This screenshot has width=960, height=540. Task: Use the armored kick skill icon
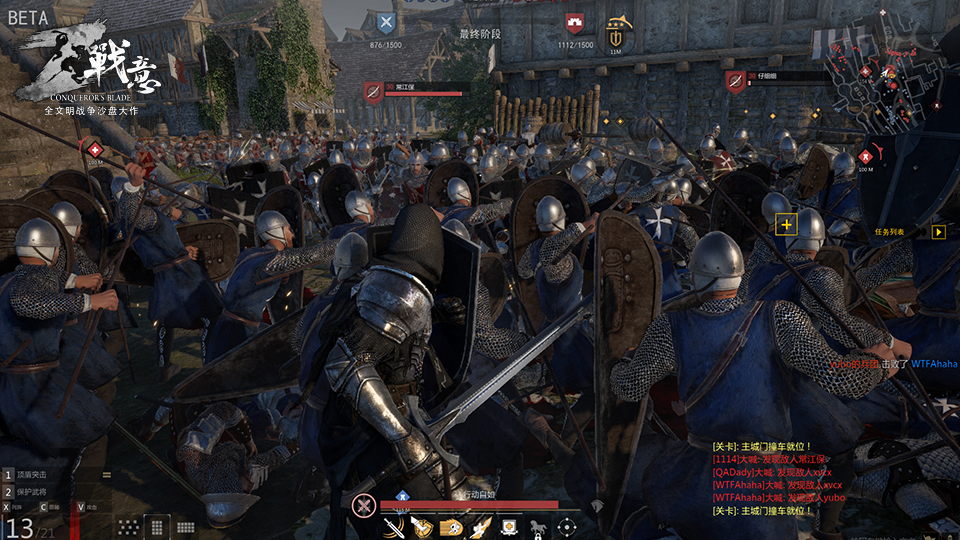point(423,526)
